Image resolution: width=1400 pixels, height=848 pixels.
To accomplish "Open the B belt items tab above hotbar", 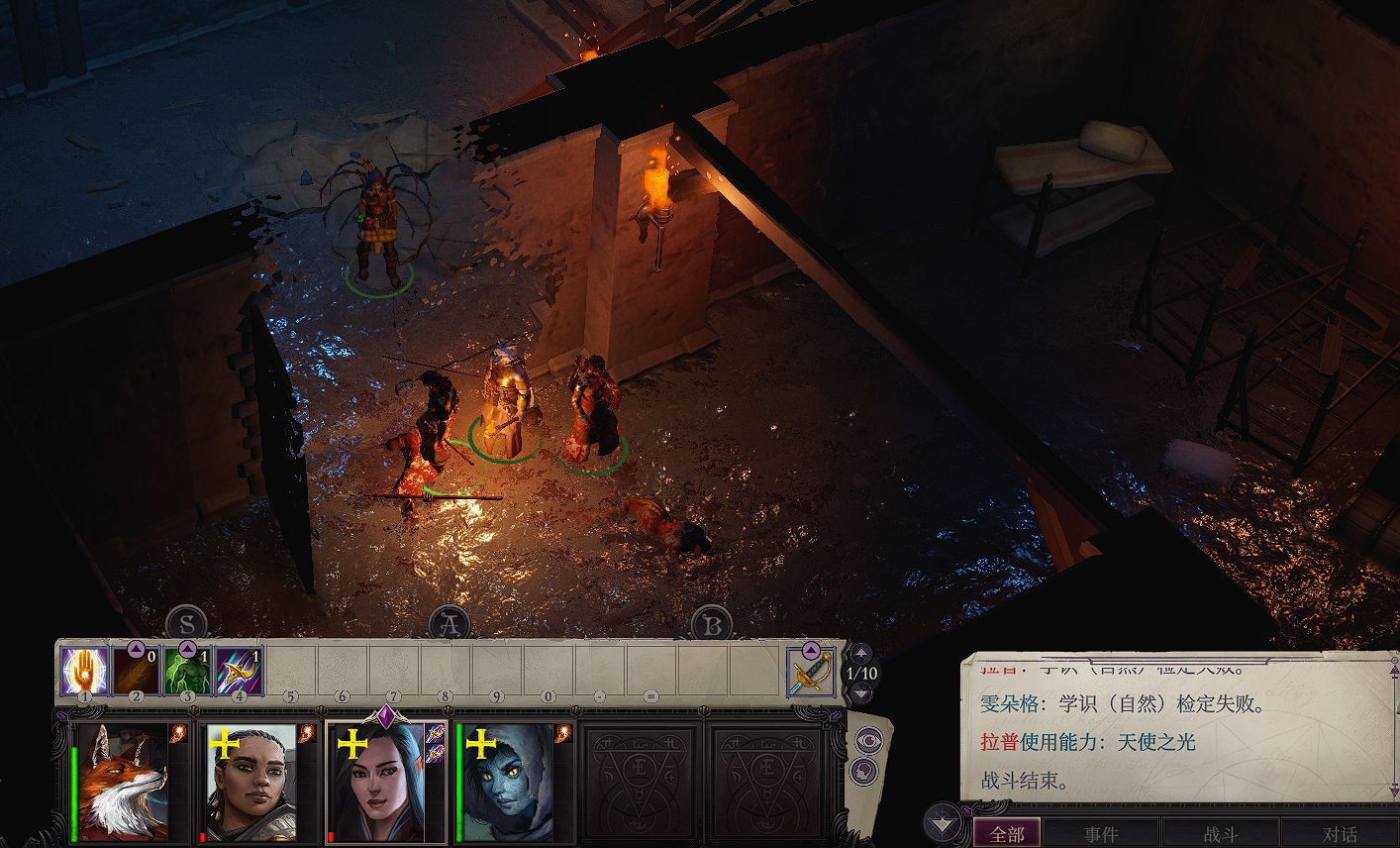I will click(x=711, y=625).
